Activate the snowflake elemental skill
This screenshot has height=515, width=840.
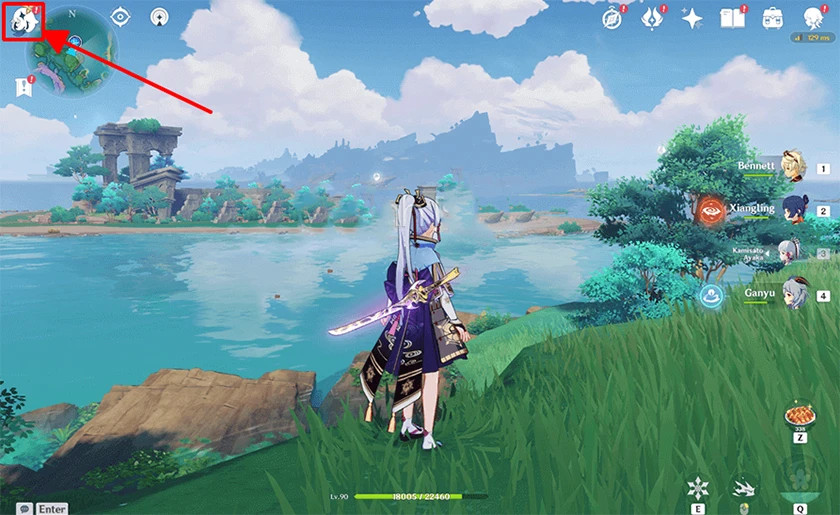pos(698,488)
